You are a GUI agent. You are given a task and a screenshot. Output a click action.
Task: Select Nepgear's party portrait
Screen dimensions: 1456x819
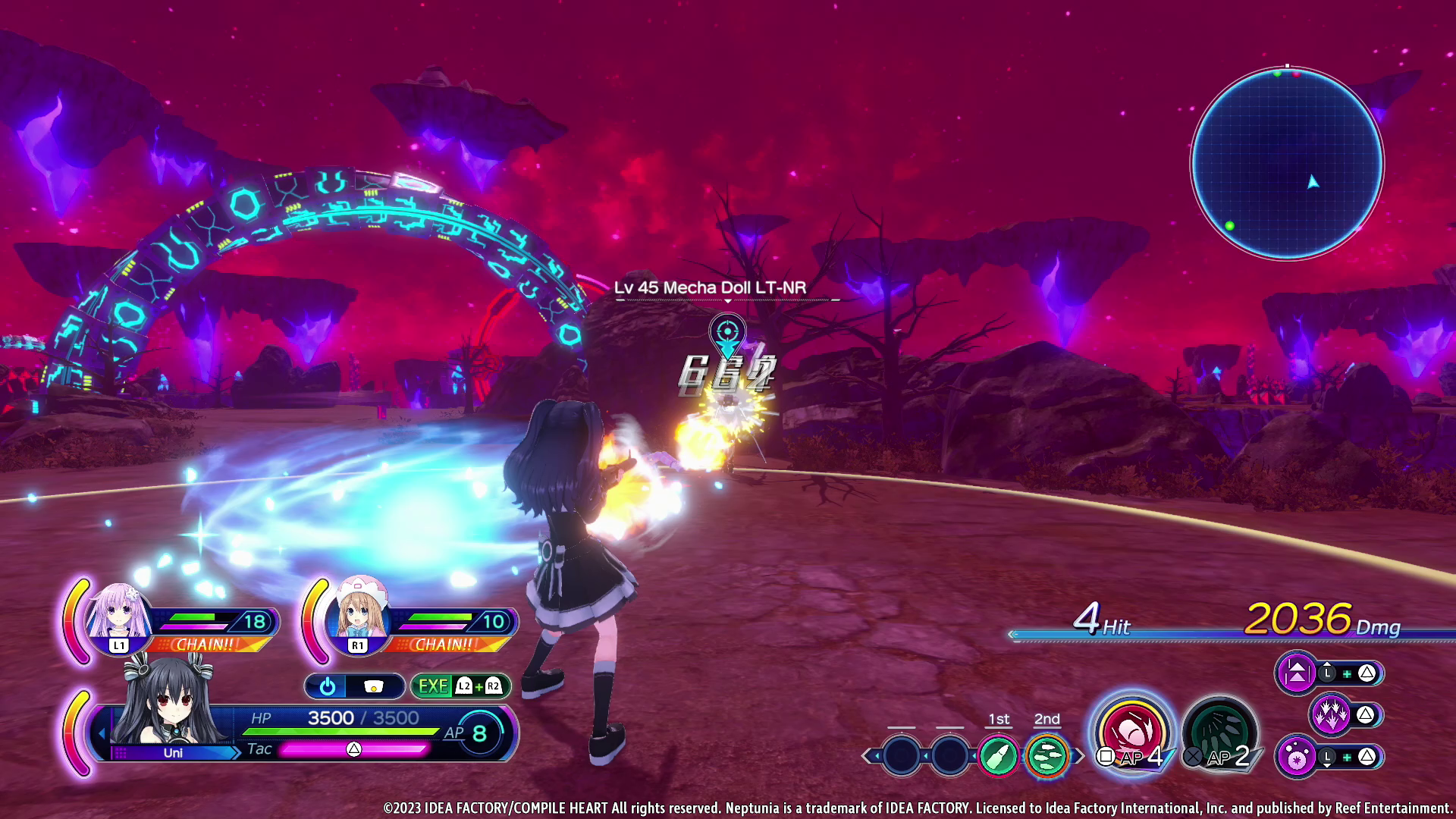coord(118,613)
